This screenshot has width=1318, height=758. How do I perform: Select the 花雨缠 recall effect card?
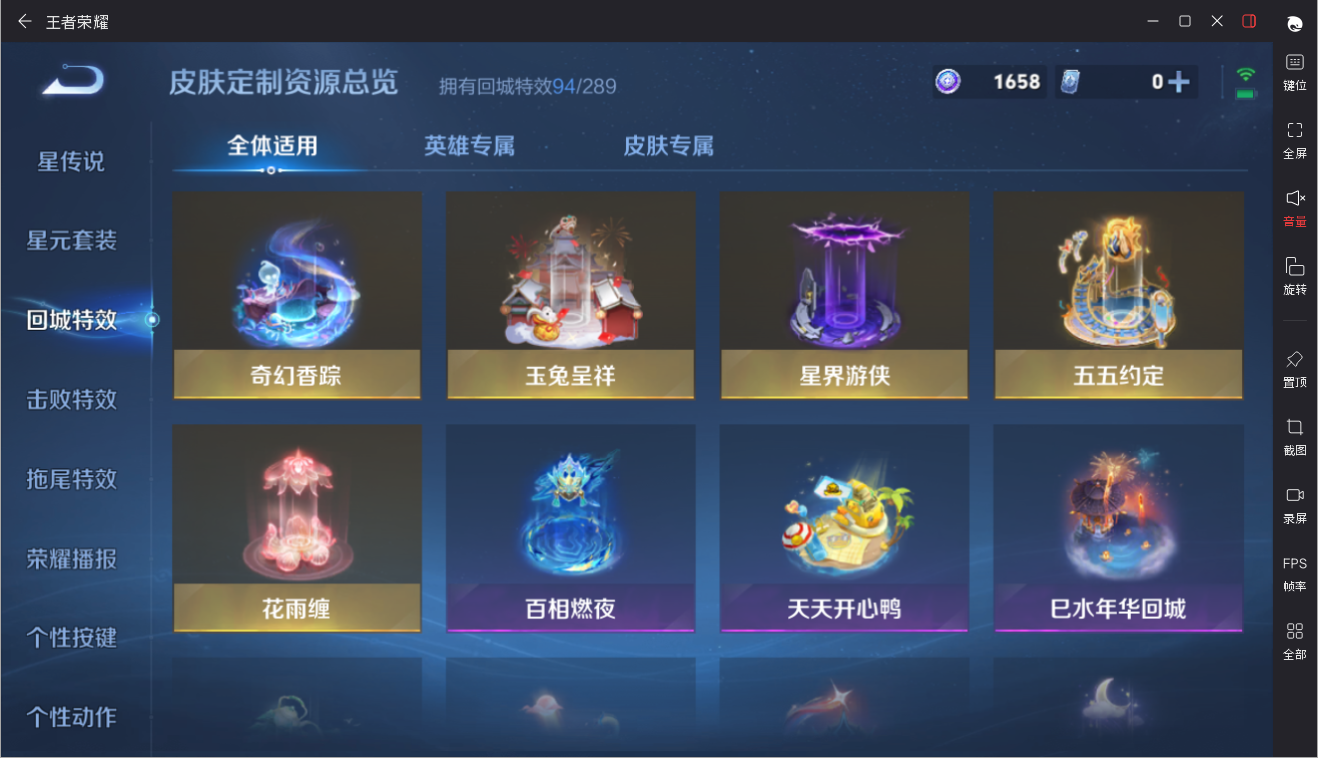297,528
